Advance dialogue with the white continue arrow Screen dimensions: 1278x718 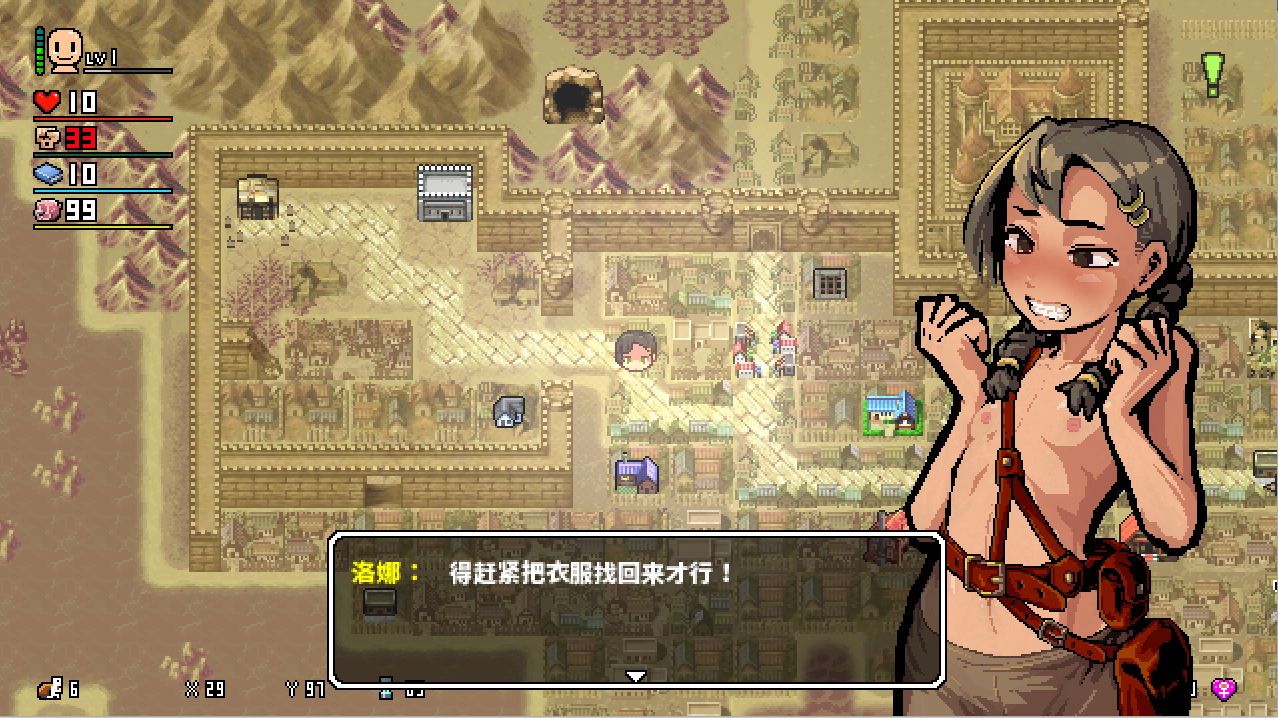tap(635, 677)
